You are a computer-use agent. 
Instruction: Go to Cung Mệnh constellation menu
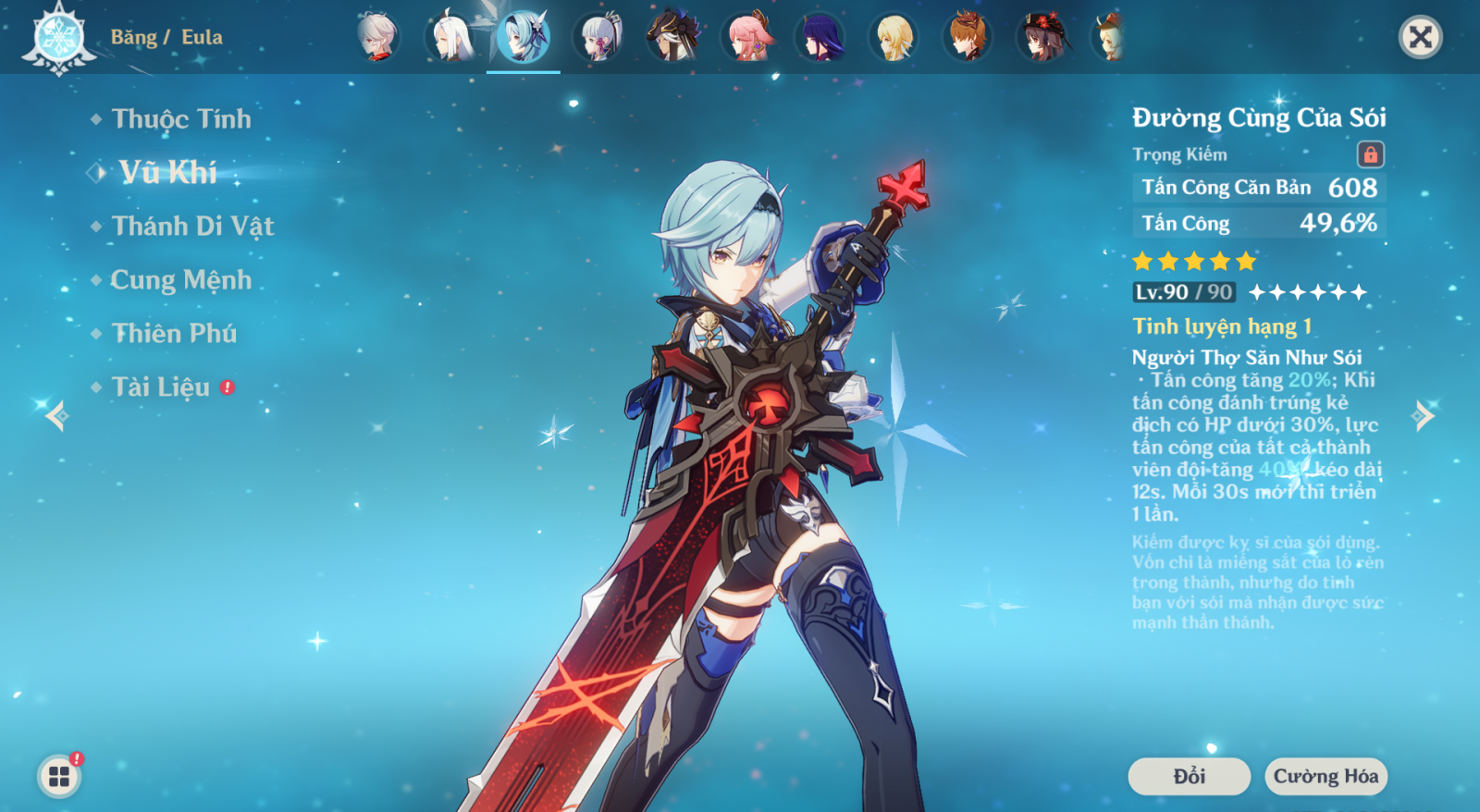tap(180, 280)
